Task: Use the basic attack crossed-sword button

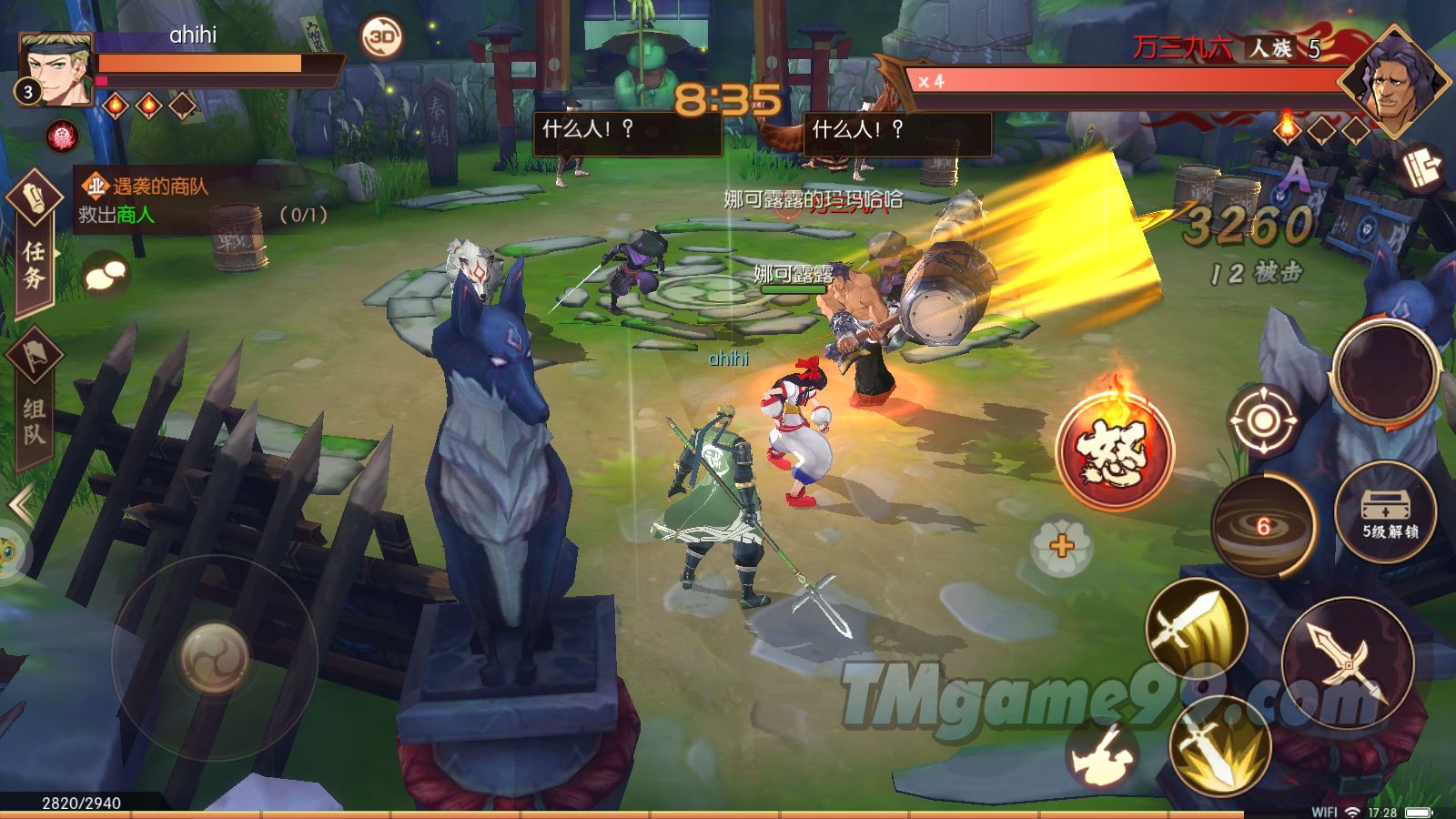Action: coord(1347,662)
